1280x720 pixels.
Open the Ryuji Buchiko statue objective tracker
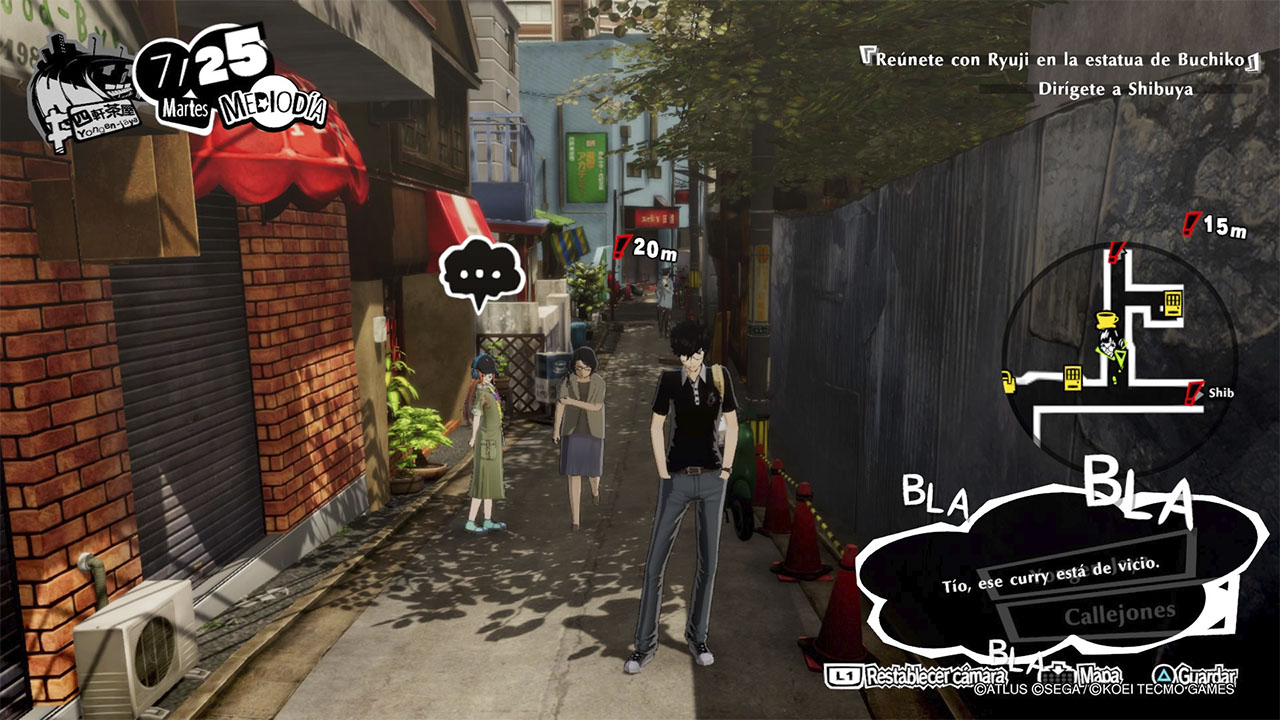(x=1061, y=60)
